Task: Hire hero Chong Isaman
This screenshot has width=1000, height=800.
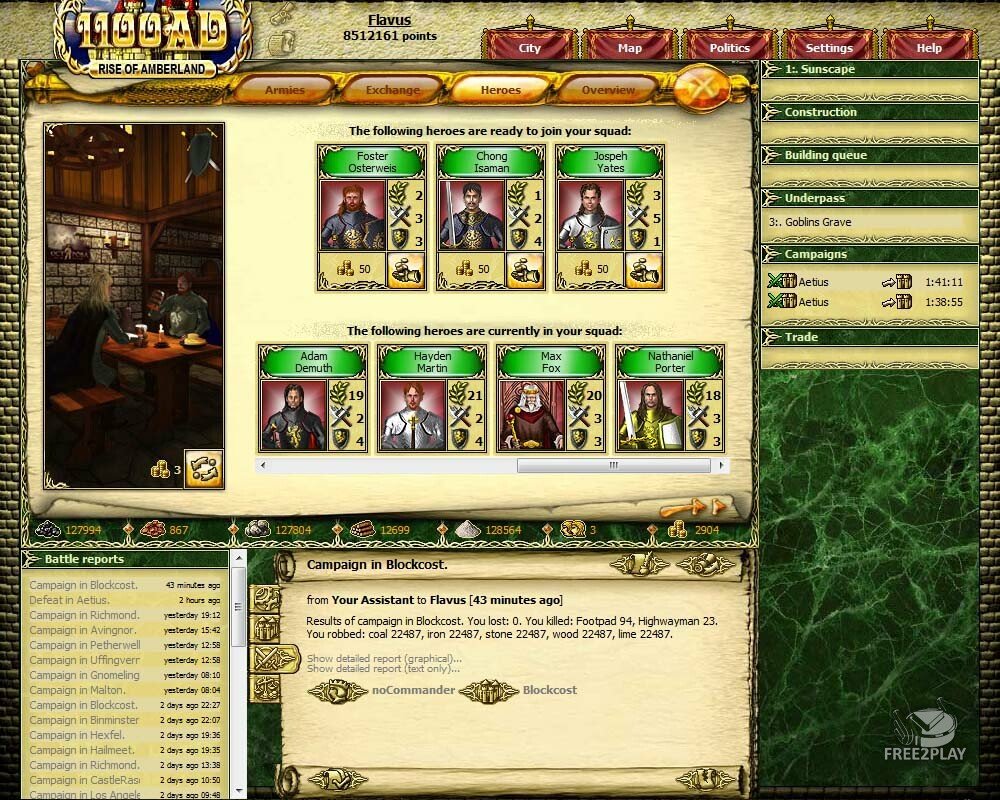Action: [524, 270]
